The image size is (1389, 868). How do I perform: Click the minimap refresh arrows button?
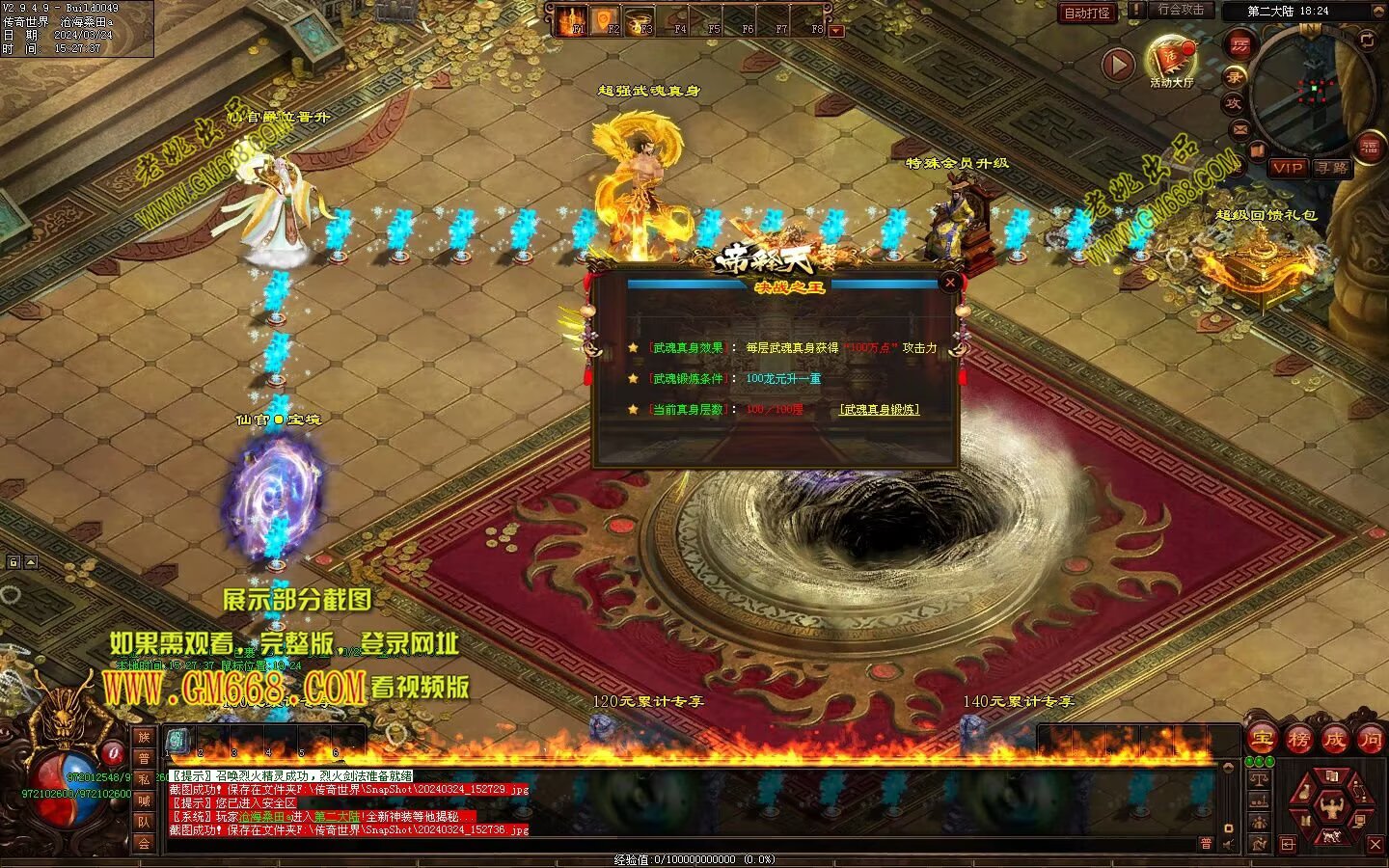pyautogui.click(x=1367, y=40)
